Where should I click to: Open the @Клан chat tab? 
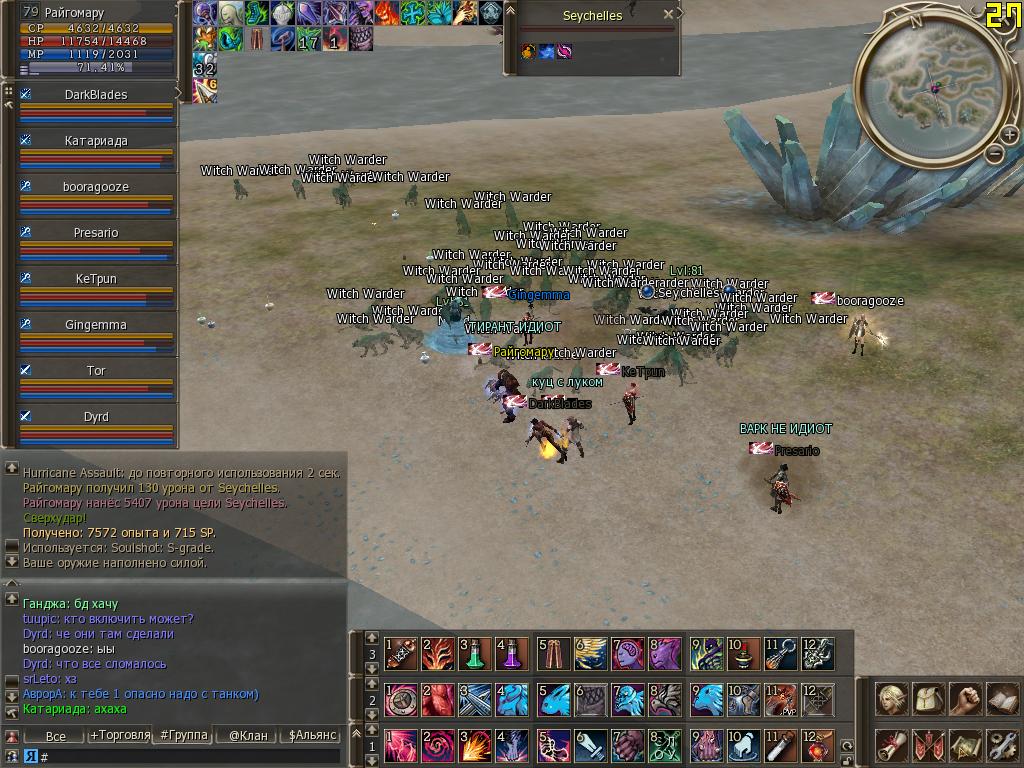tap(248, 736)
